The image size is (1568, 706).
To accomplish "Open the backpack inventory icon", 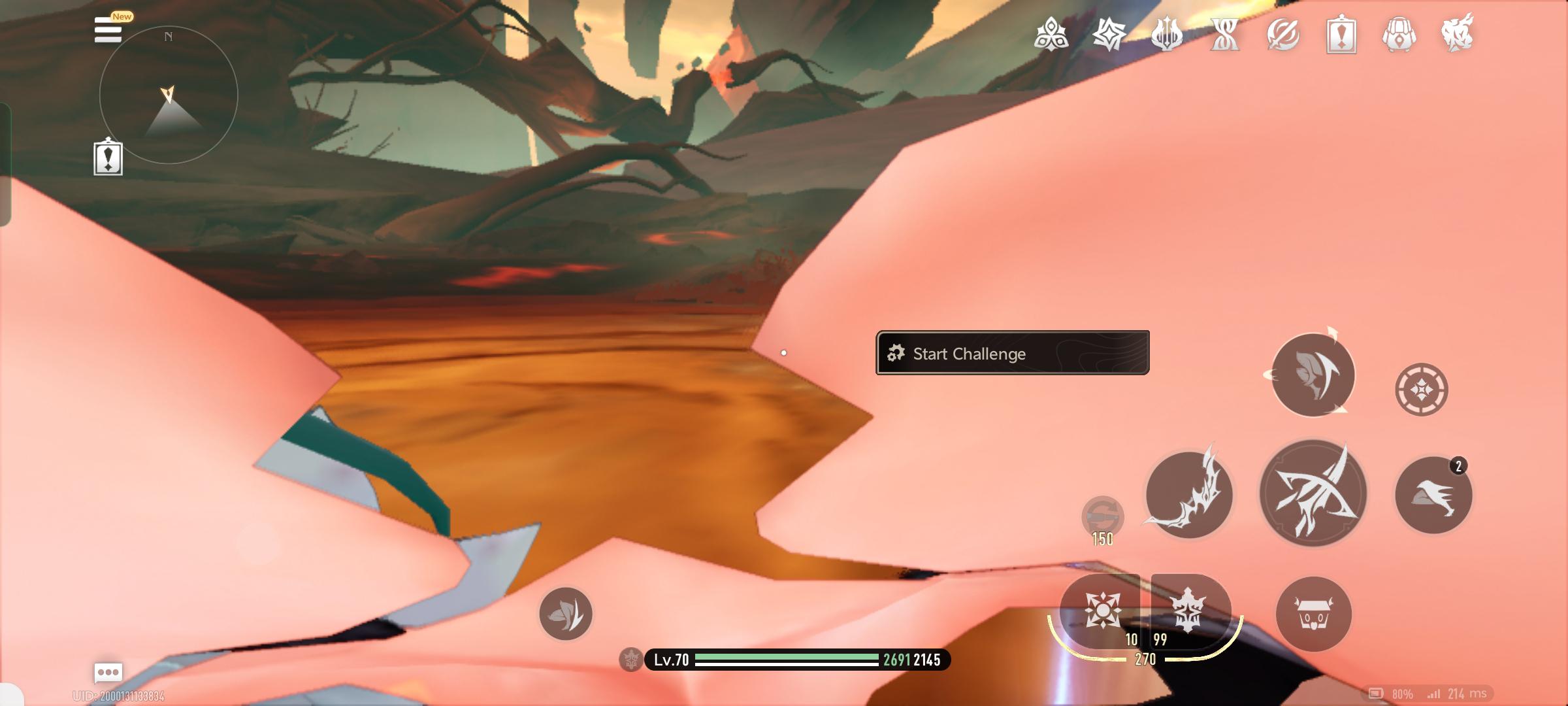I will coord(1399,34).
